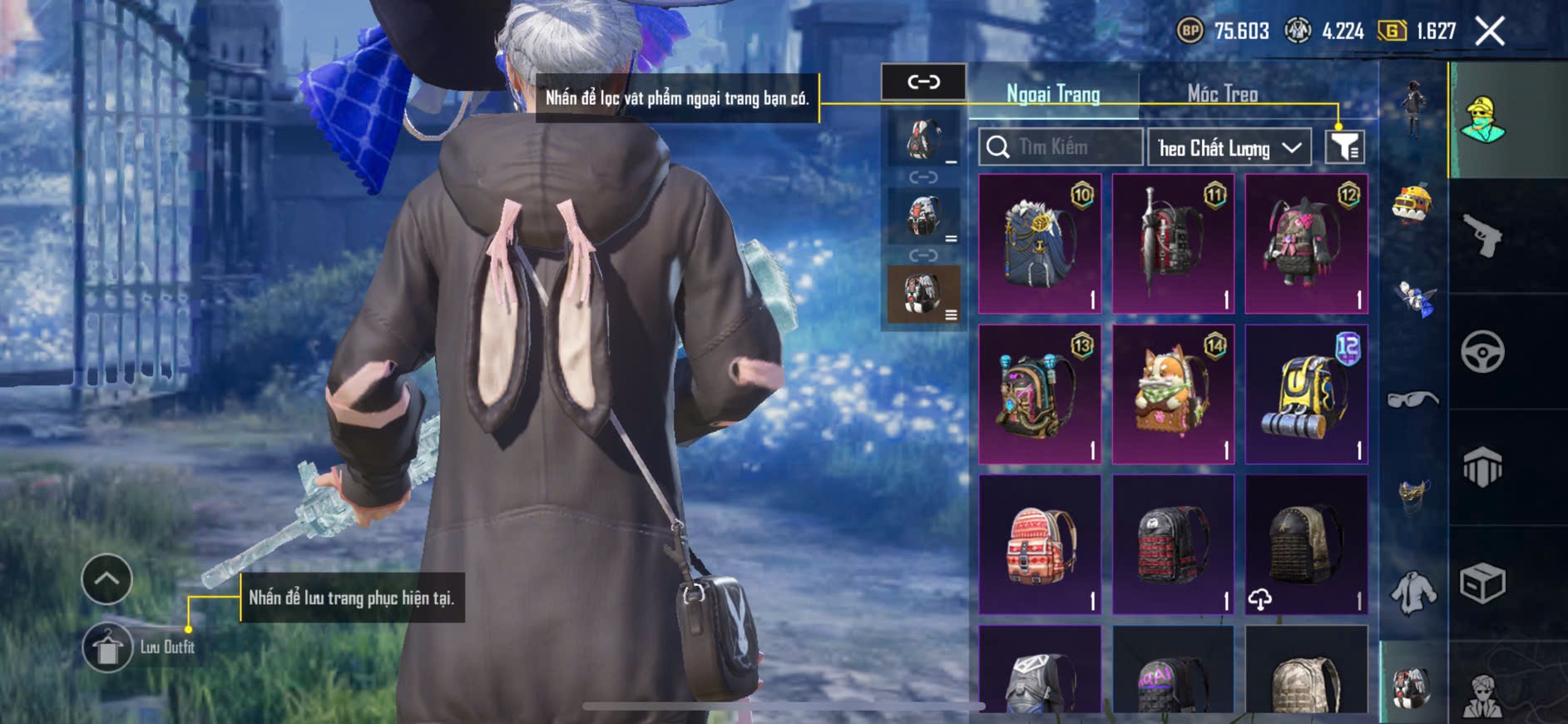Close the wardrobe with the X button
The width and height of the screenshot is (1568, 724).
[x=1490, y=32]
